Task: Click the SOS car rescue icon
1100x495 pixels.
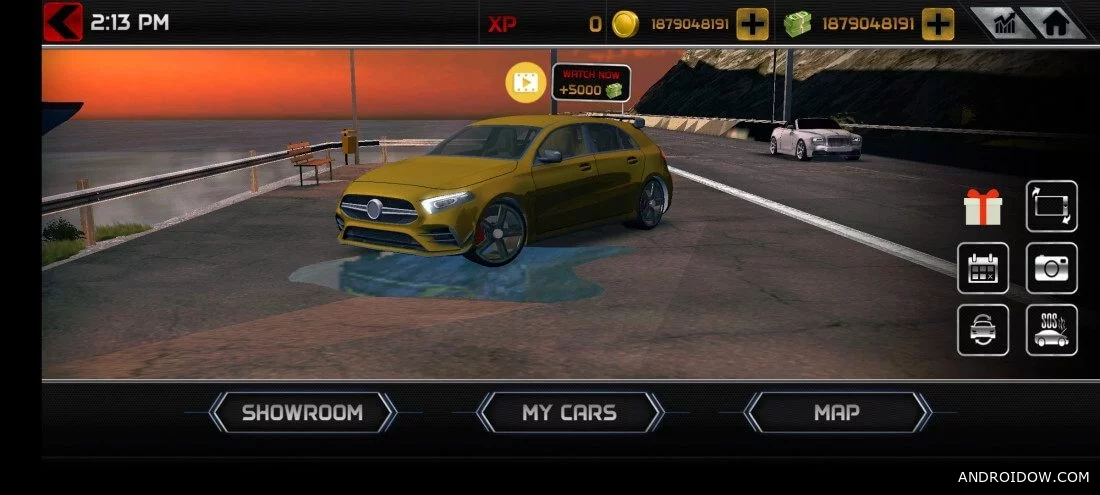Action: 1051,330
